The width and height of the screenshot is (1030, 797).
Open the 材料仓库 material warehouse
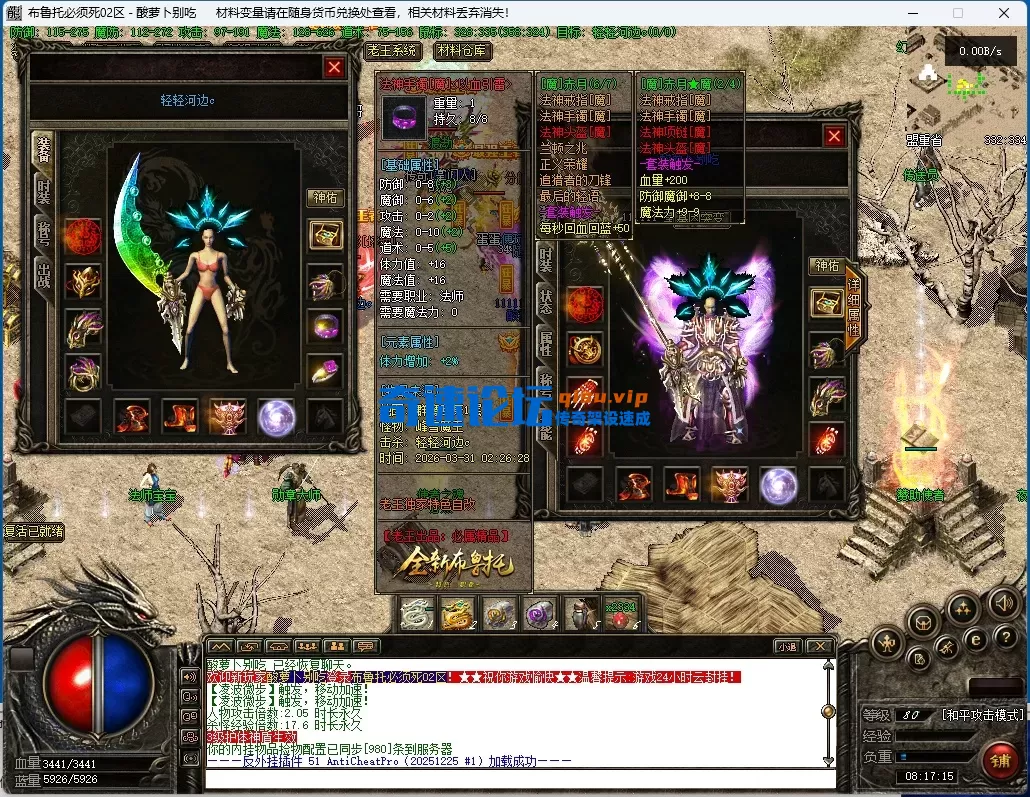pos(463,50)
